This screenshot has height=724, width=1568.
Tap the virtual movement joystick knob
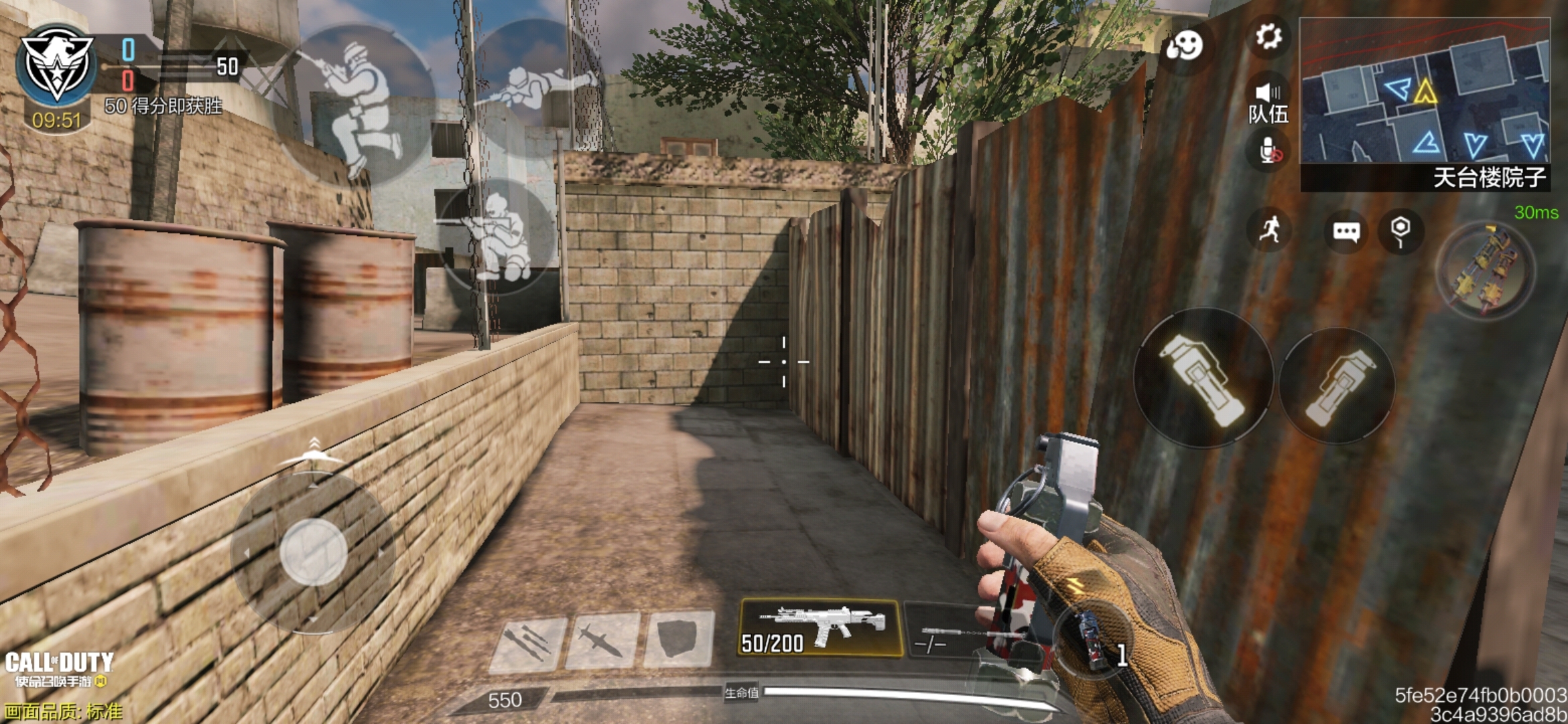click(313, 551)
